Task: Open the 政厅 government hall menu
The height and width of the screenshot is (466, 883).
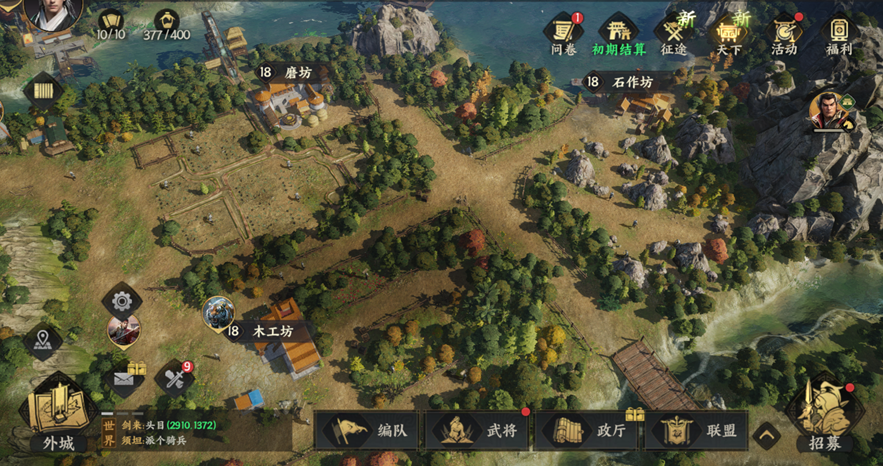Action: pyautogui.click(x=588, y=431)
